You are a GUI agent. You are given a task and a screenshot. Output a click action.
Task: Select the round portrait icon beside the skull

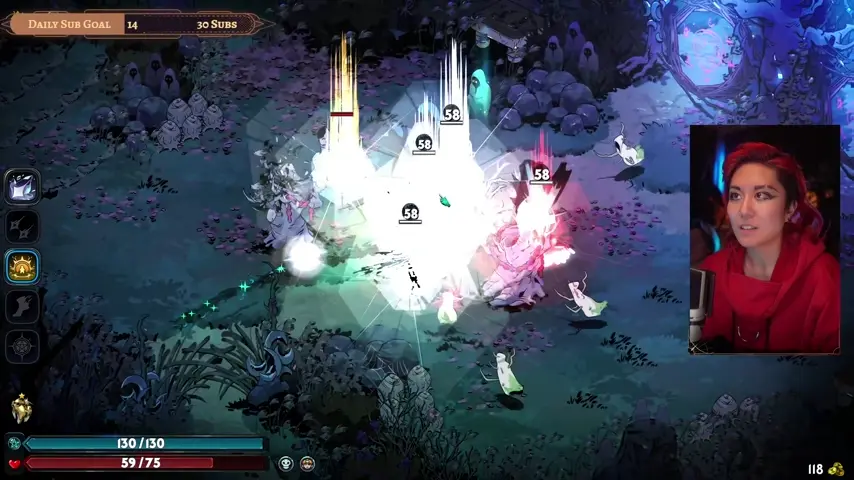click(307, 463)
